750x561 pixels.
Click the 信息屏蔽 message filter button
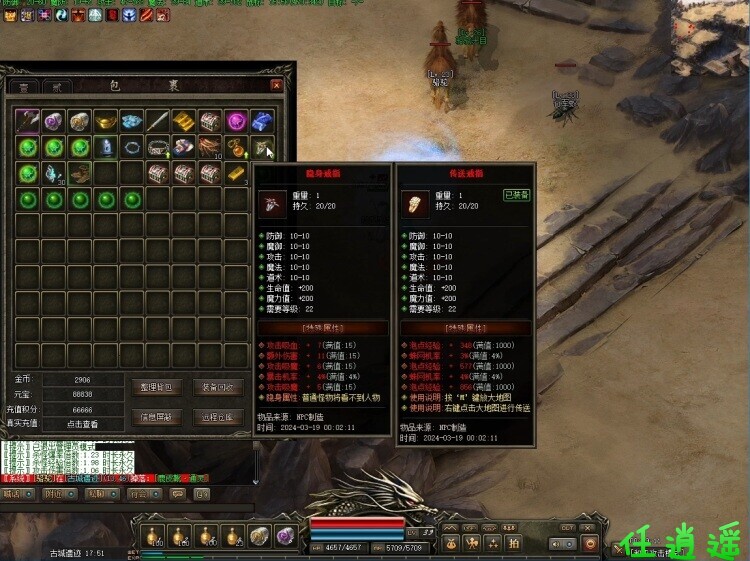coord(156,417)
